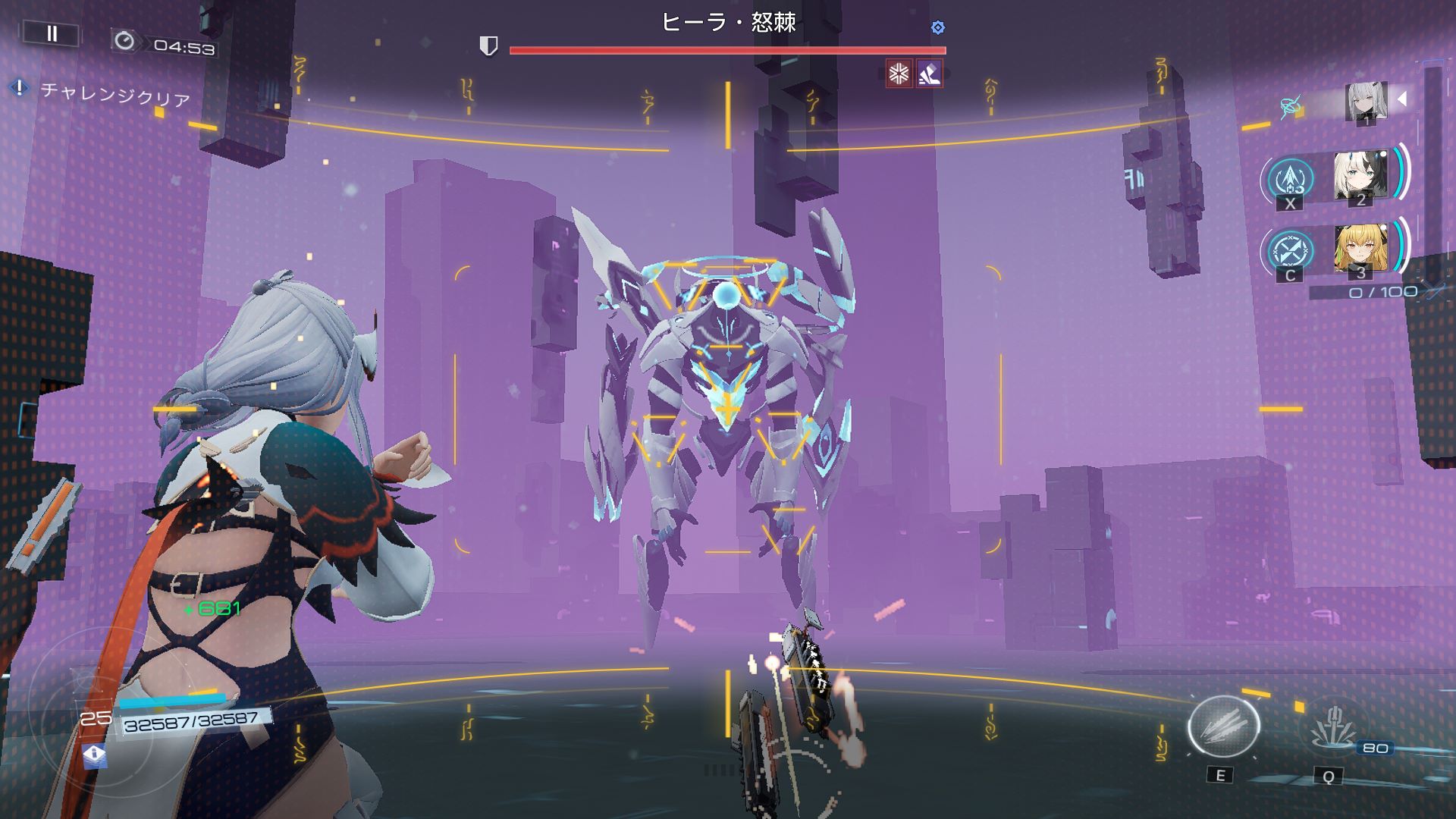Click the boss's snowflake frost status icon
Image resolution: width=1456 pixels, height=819 pixels.
pyautogui.click(x=899, y=74)
